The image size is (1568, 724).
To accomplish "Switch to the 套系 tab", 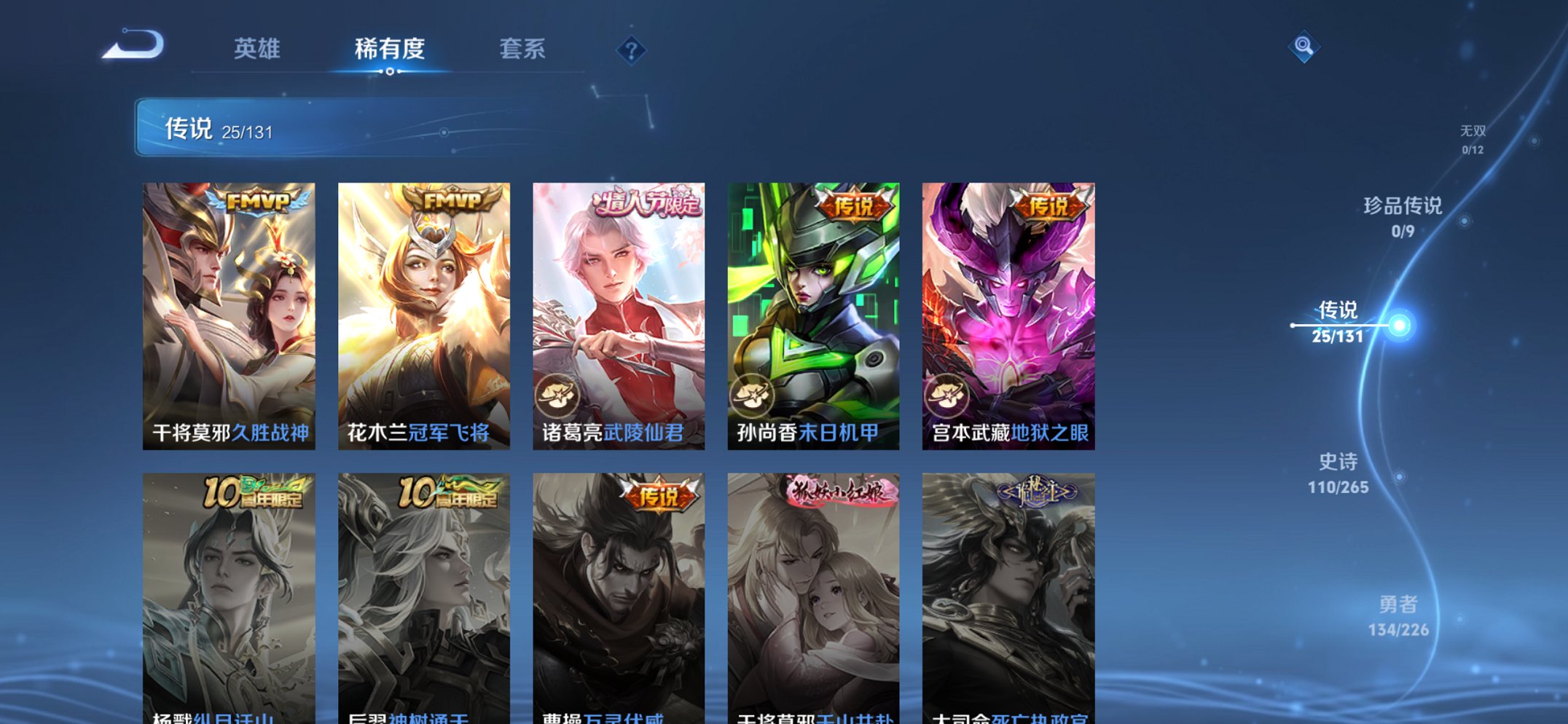I will point(522,50).
